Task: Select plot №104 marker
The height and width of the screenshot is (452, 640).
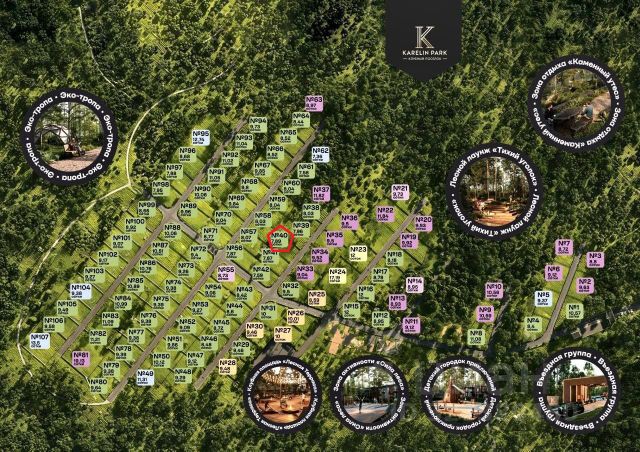Action: coord(81,291)
